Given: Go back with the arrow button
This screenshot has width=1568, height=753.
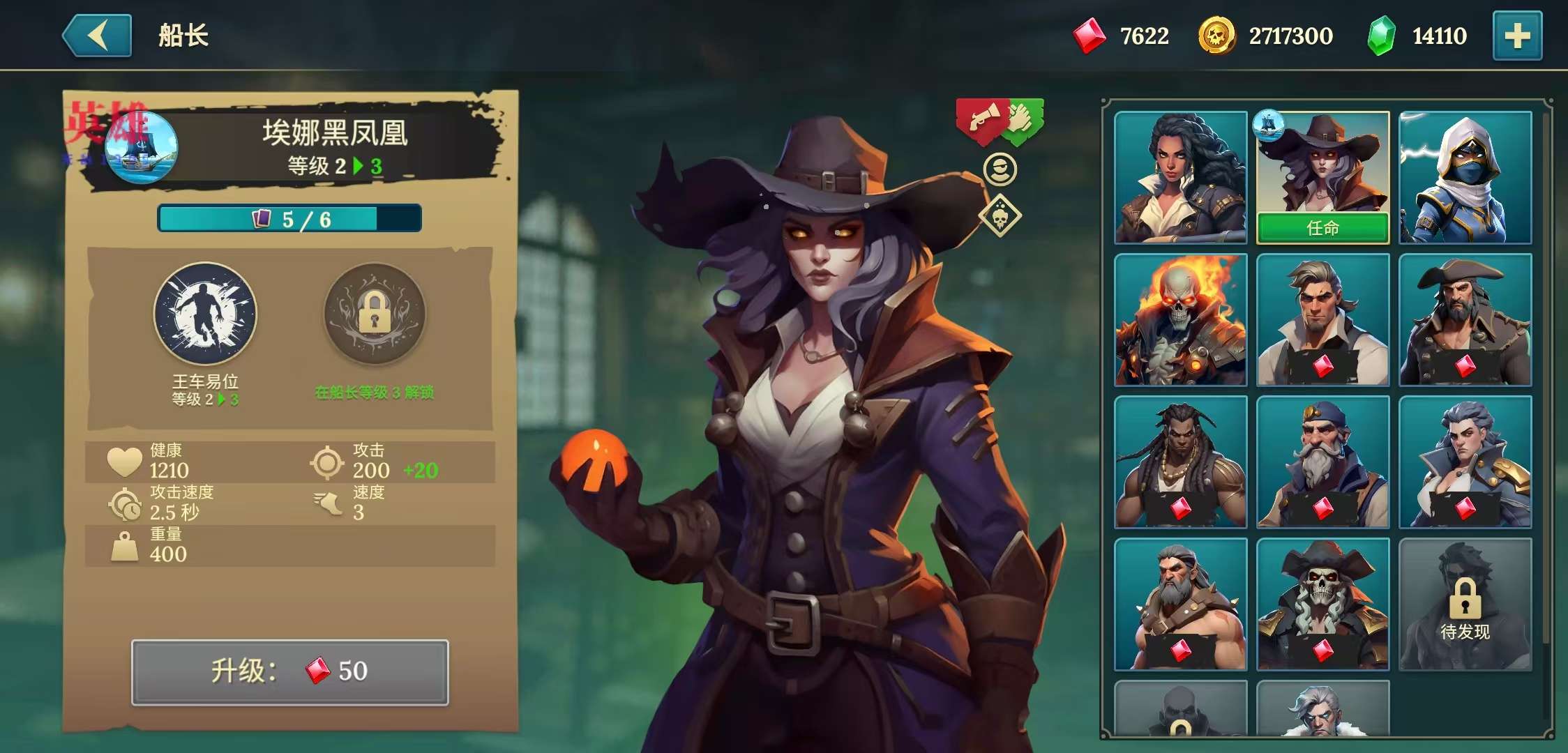Looking at the screenshot, I should pyautogui.click(x=98, y=36).
